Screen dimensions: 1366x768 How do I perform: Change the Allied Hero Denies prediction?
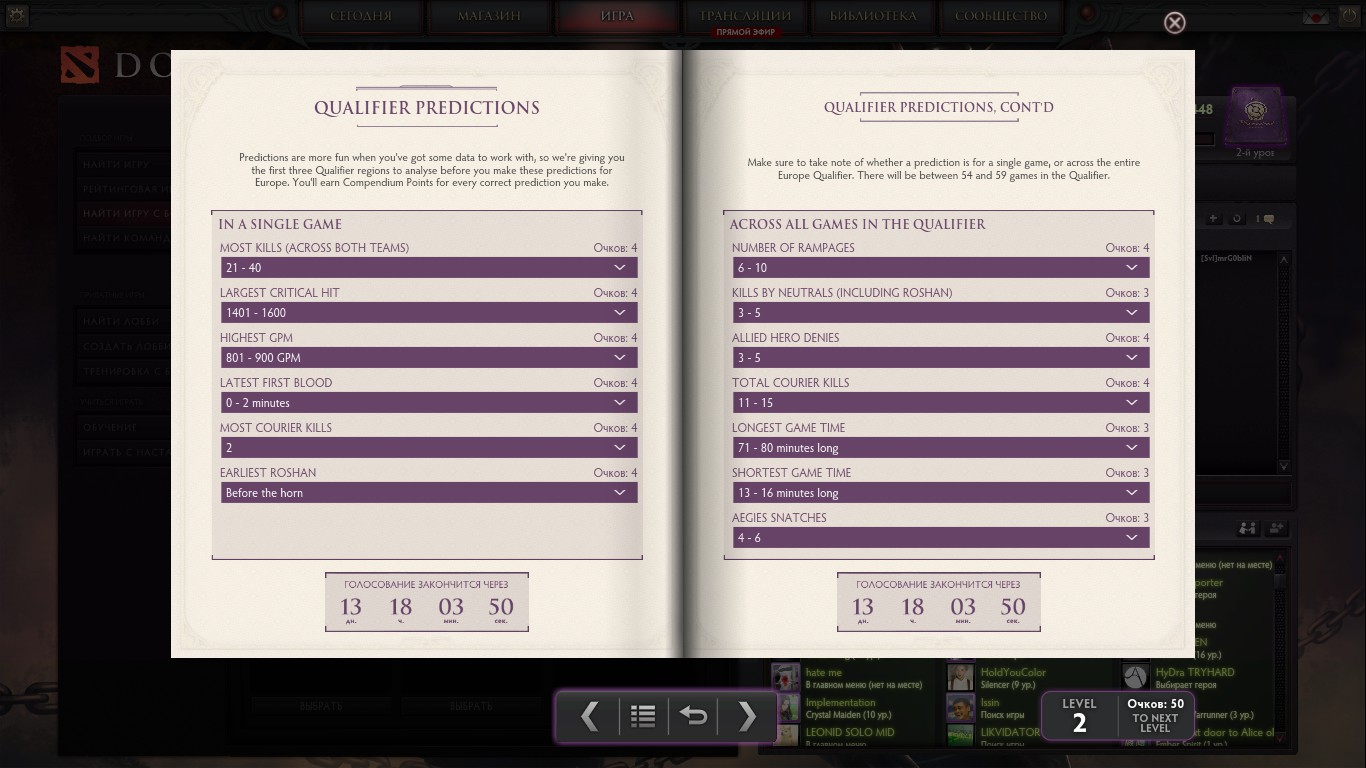(940, 358)
